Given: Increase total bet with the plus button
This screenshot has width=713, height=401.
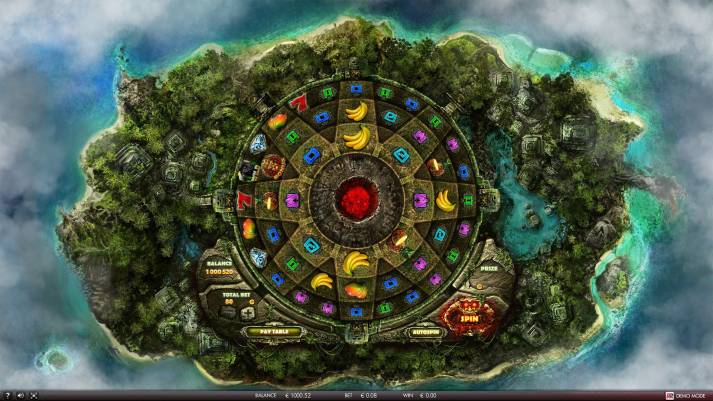Looking at the screenshot, I should (x=247, y=312).
